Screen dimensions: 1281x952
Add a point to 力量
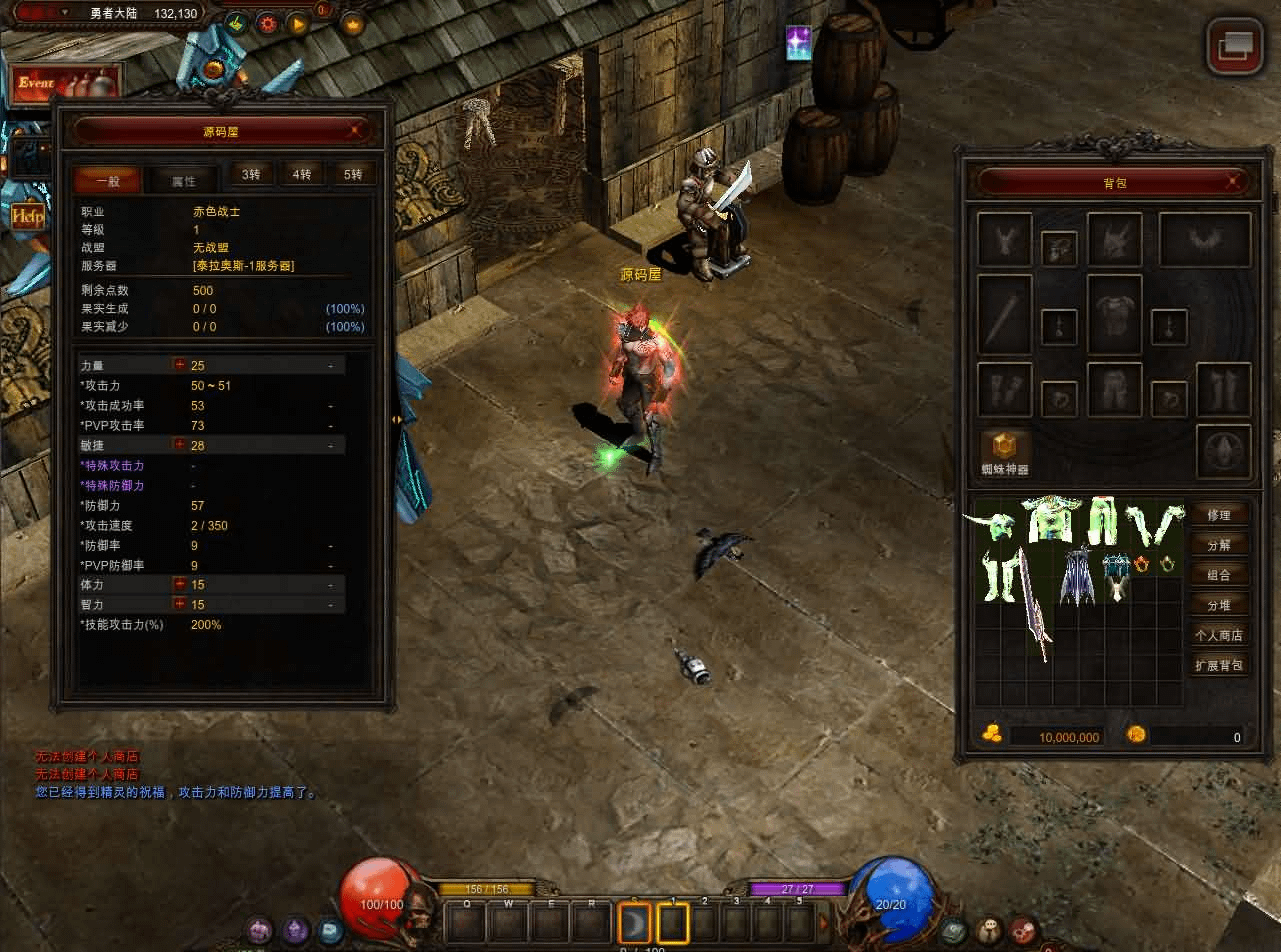pos(180,365)
